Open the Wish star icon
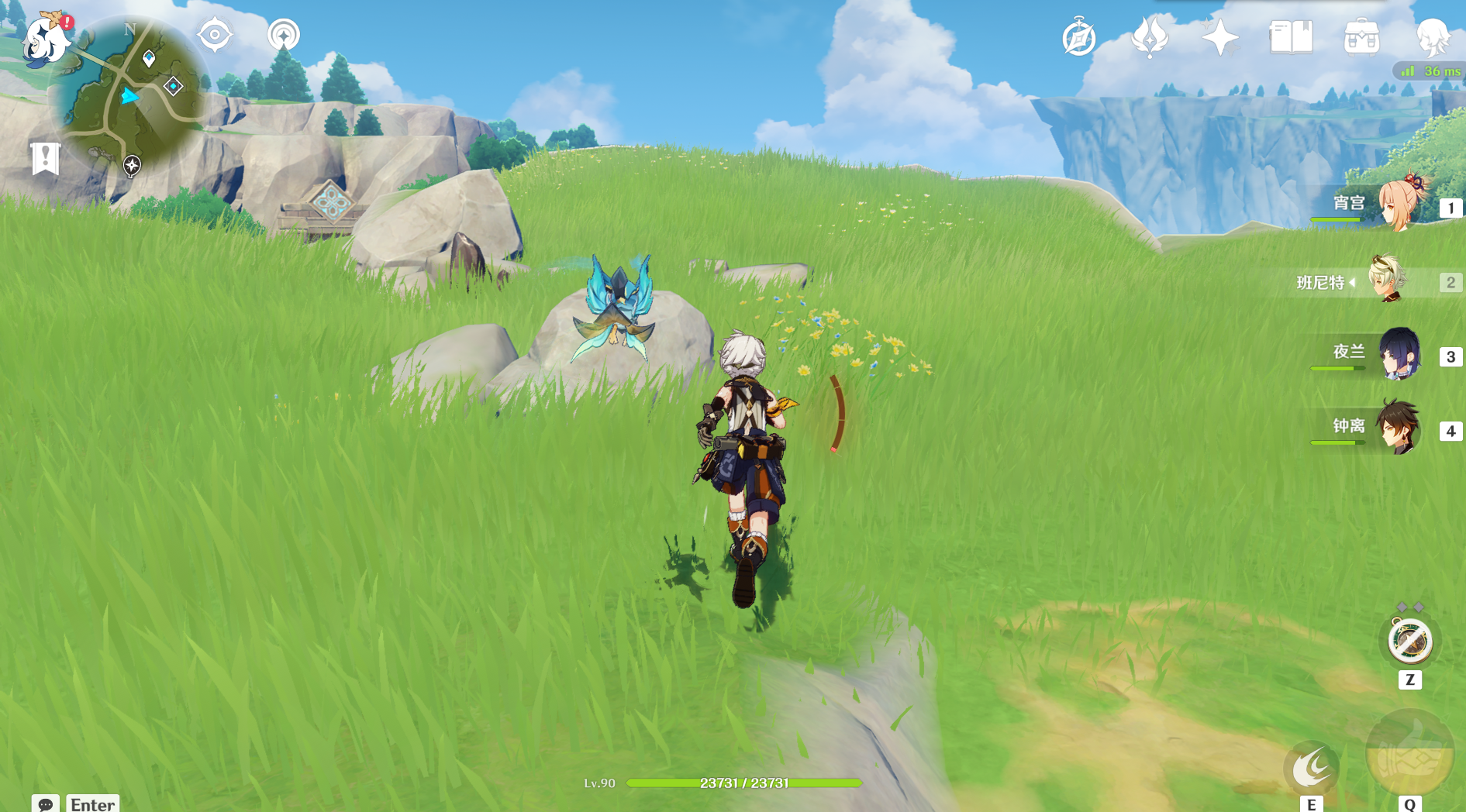This screenshot has height=812, width=1466. [x=1219, y=36]
